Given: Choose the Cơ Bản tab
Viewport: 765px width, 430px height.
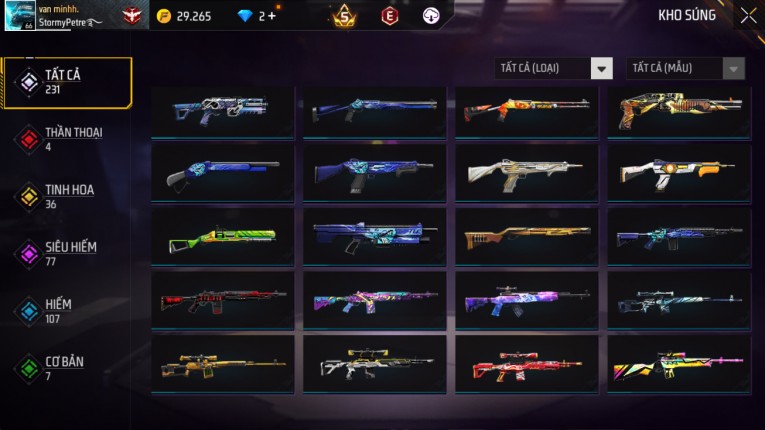Looking at the screenshot, I should point(66,367).
